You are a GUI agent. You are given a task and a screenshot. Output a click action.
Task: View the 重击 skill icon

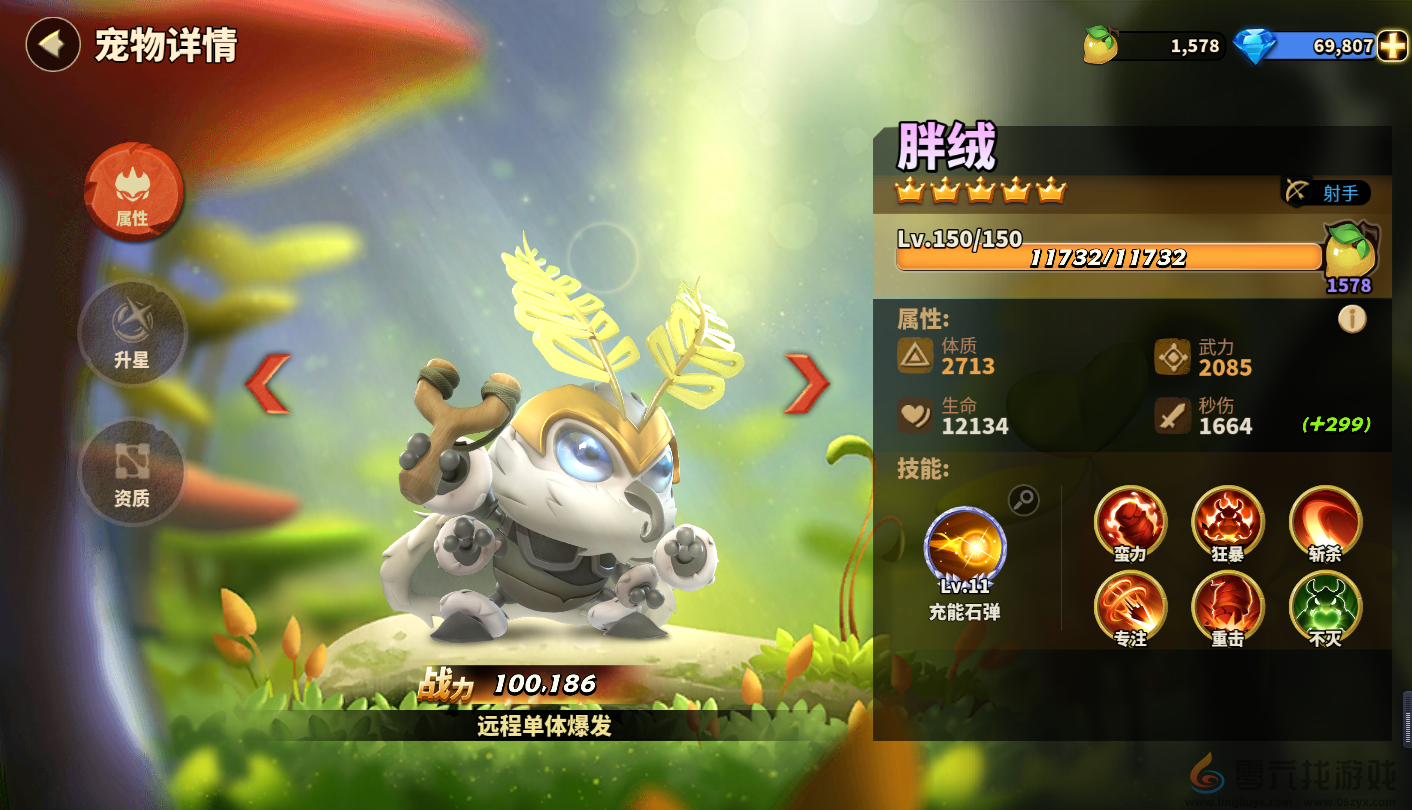pyautogui.click(x=1228, y=607)
